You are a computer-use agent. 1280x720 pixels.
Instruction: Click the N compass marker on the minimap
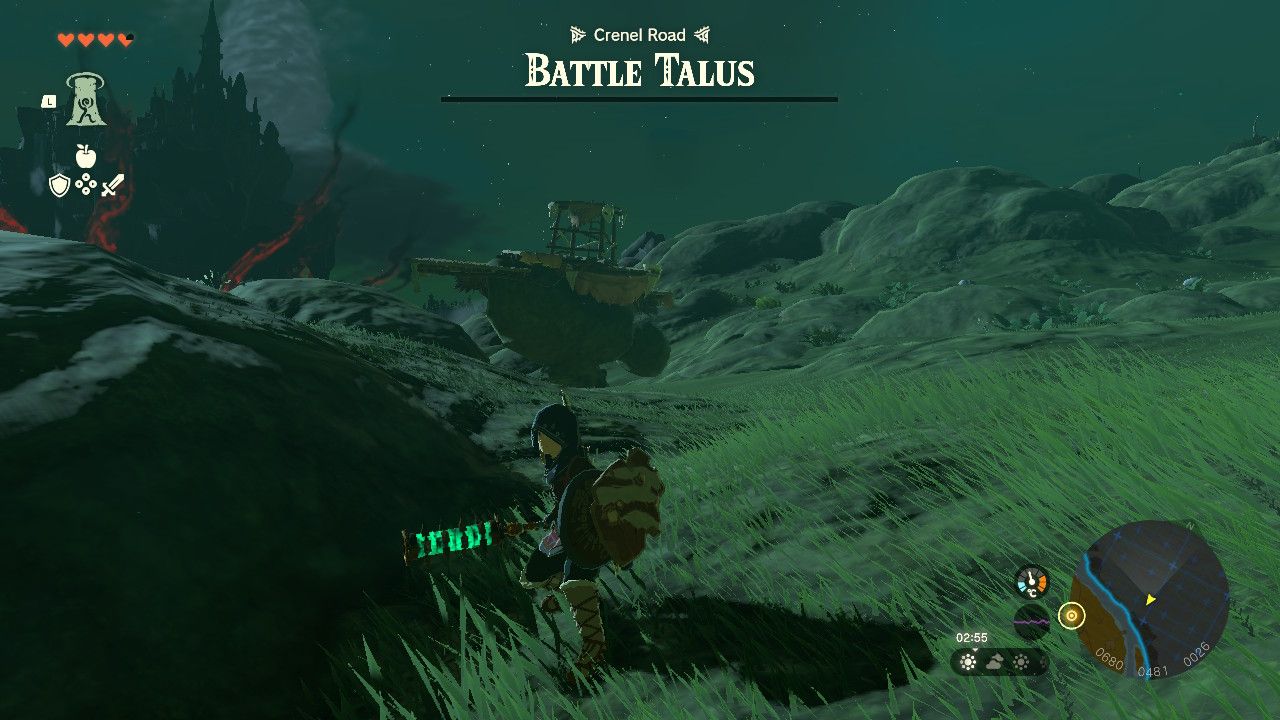point(1189,525)
